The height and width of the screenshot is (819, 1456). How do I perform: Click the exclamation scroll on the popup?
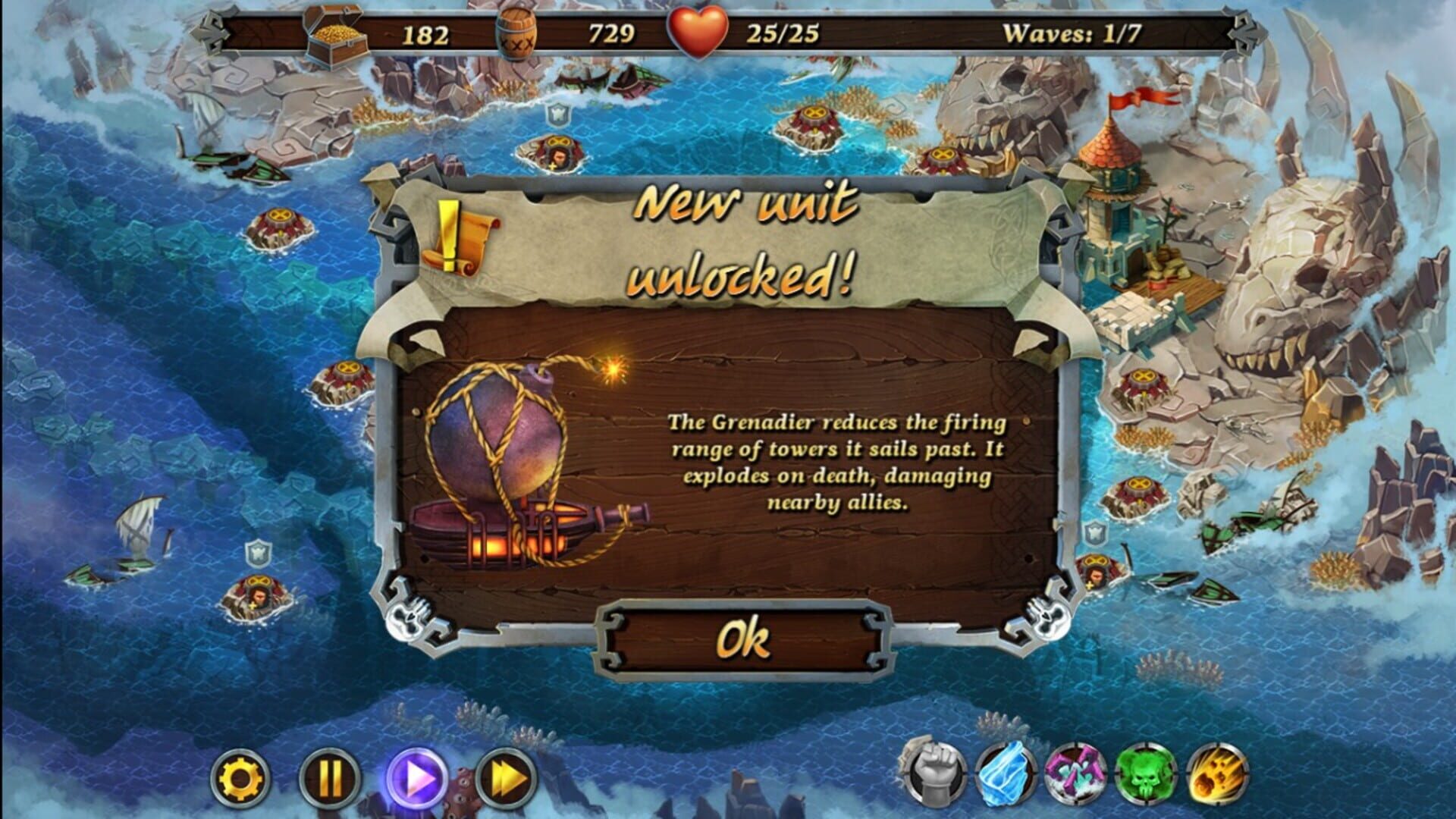455,235
